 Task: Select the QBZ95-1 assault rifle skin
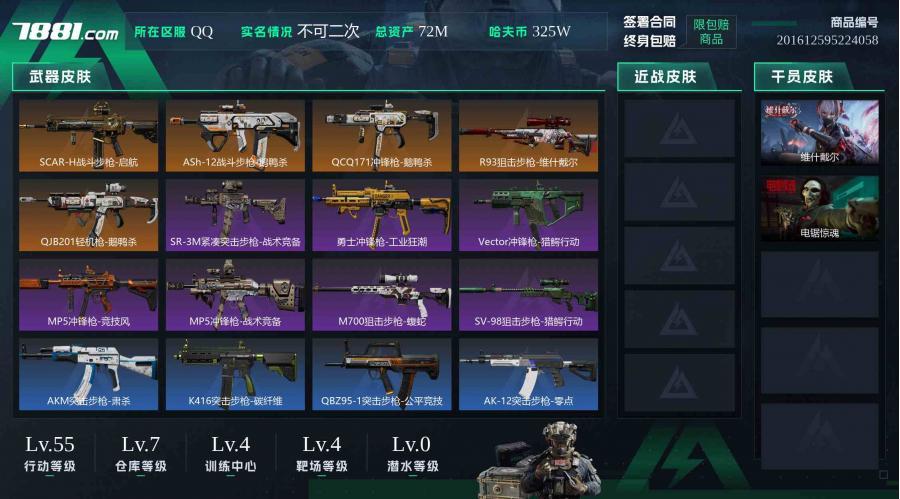pyautogui.click(x=382, y=375)
